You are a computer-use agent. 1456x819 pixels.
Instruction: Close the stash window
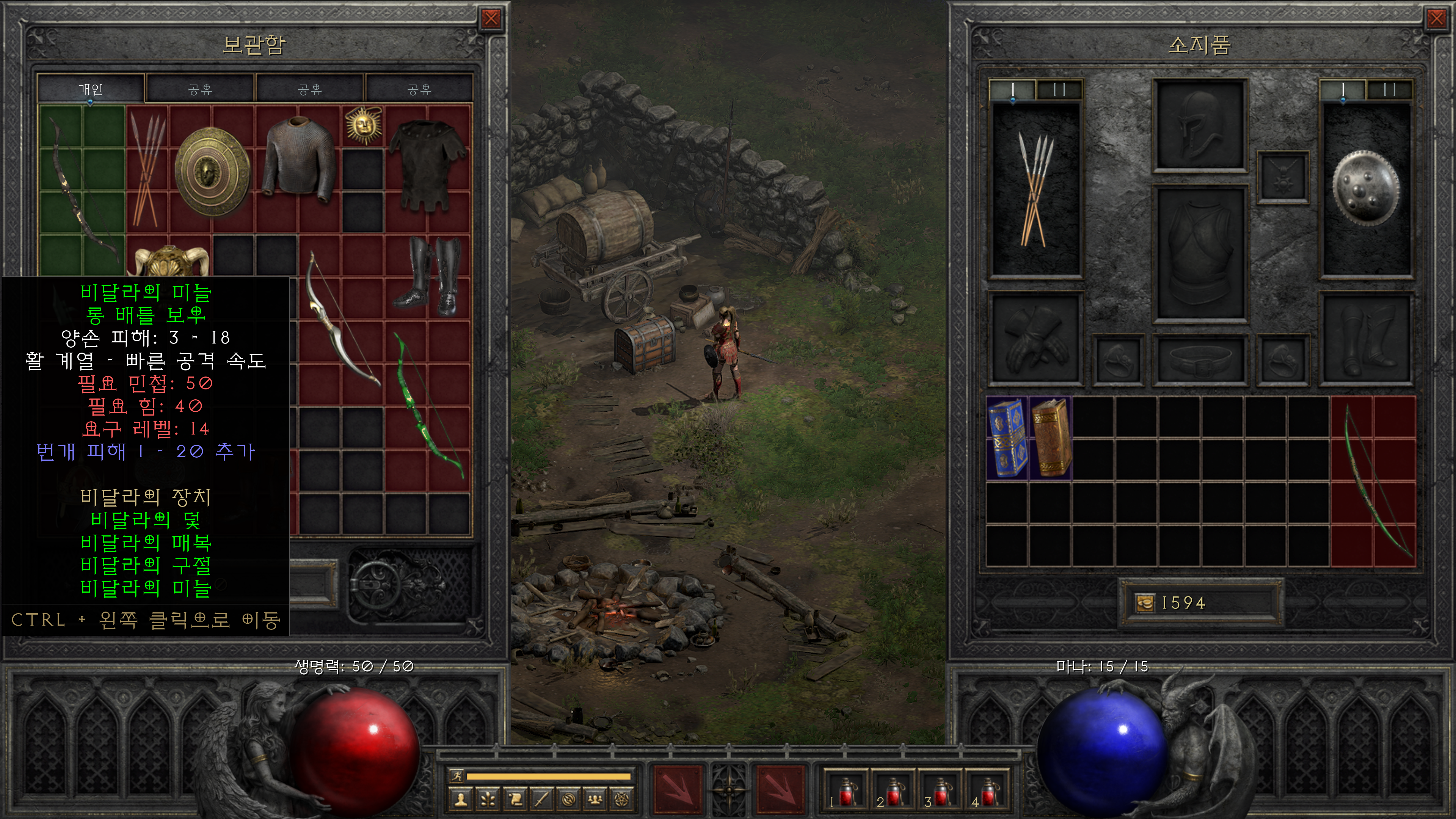pyautogui.click(x=491, y=19)
